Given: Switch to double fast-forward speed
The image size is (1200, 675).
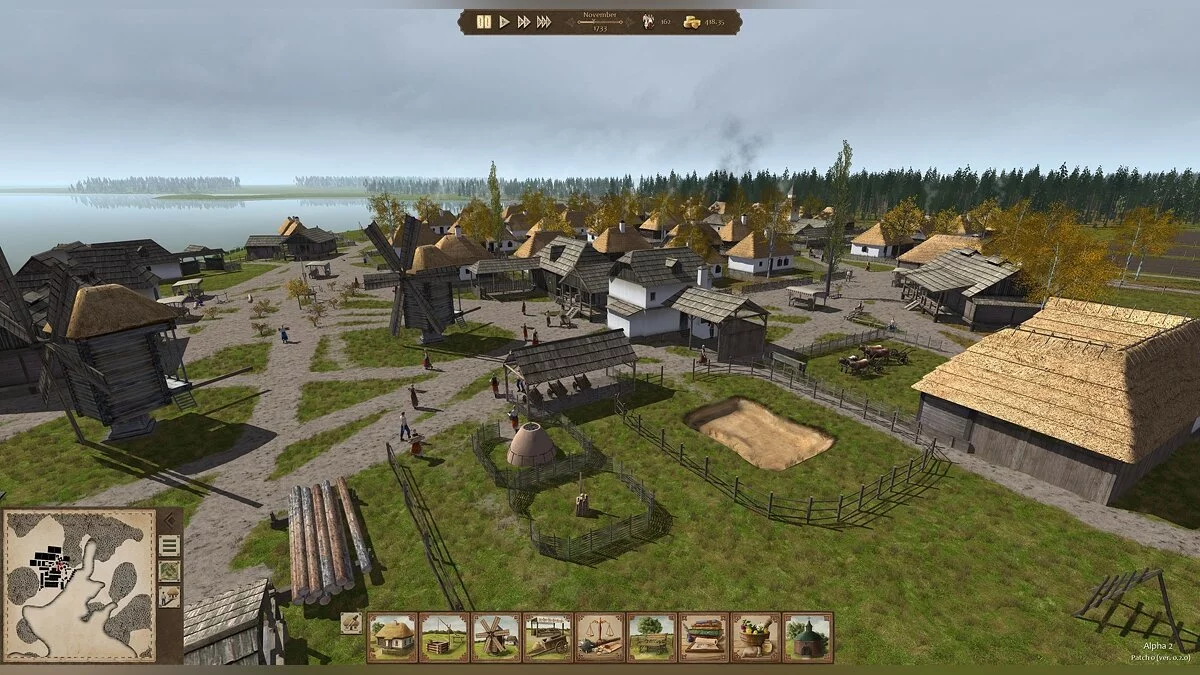Looking at the screenshot, I should click(x=523, y=22).
